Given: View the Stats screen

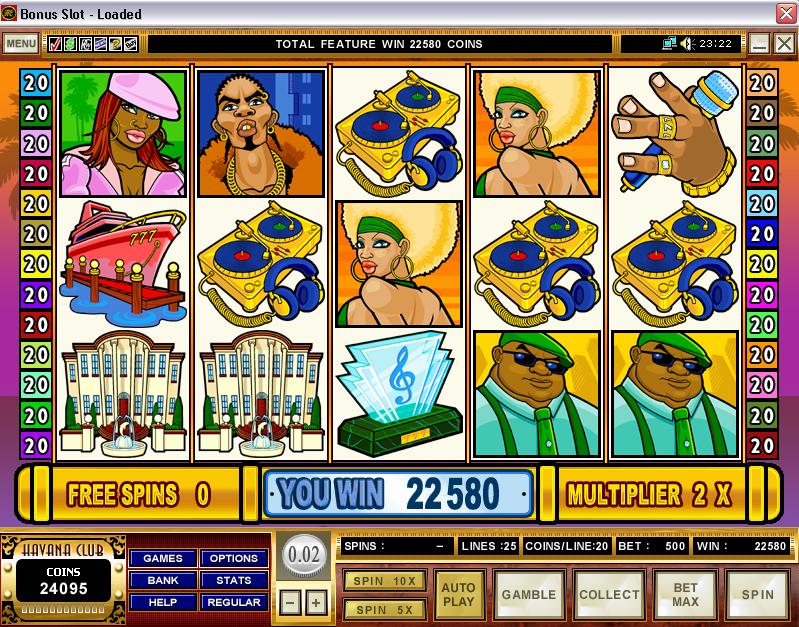Looking at the screenshot, I should point(234,580).
